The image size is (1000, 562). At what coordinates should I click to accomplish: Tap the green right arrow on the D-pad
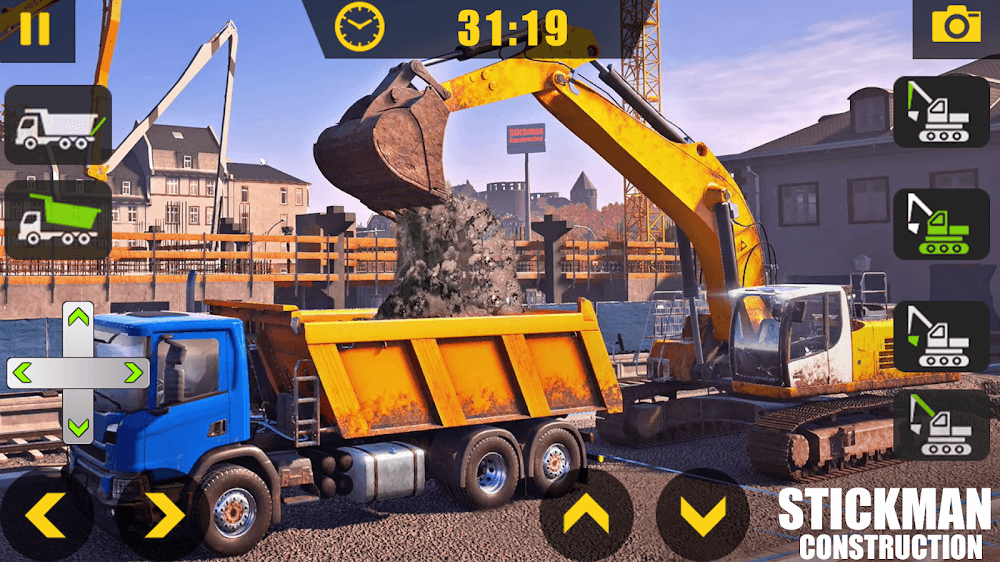pos(132,373)
